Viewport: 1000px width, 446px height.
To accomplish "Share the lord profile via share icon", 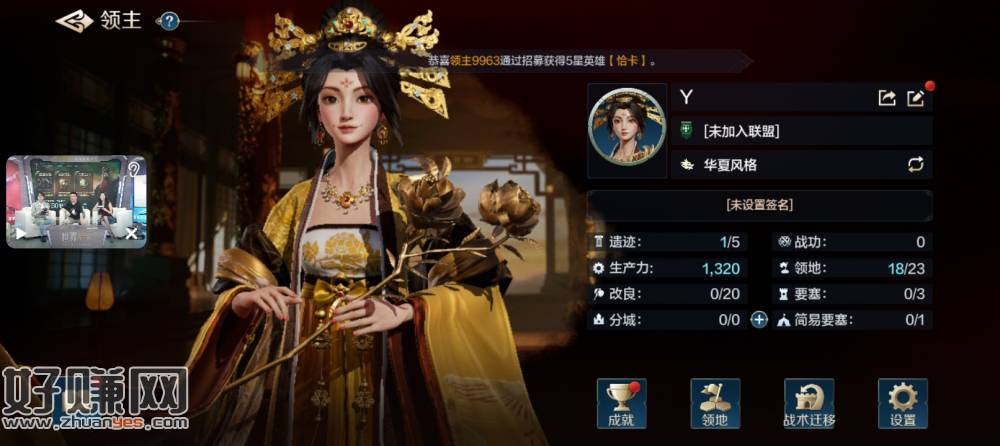I will coord(886,97).
